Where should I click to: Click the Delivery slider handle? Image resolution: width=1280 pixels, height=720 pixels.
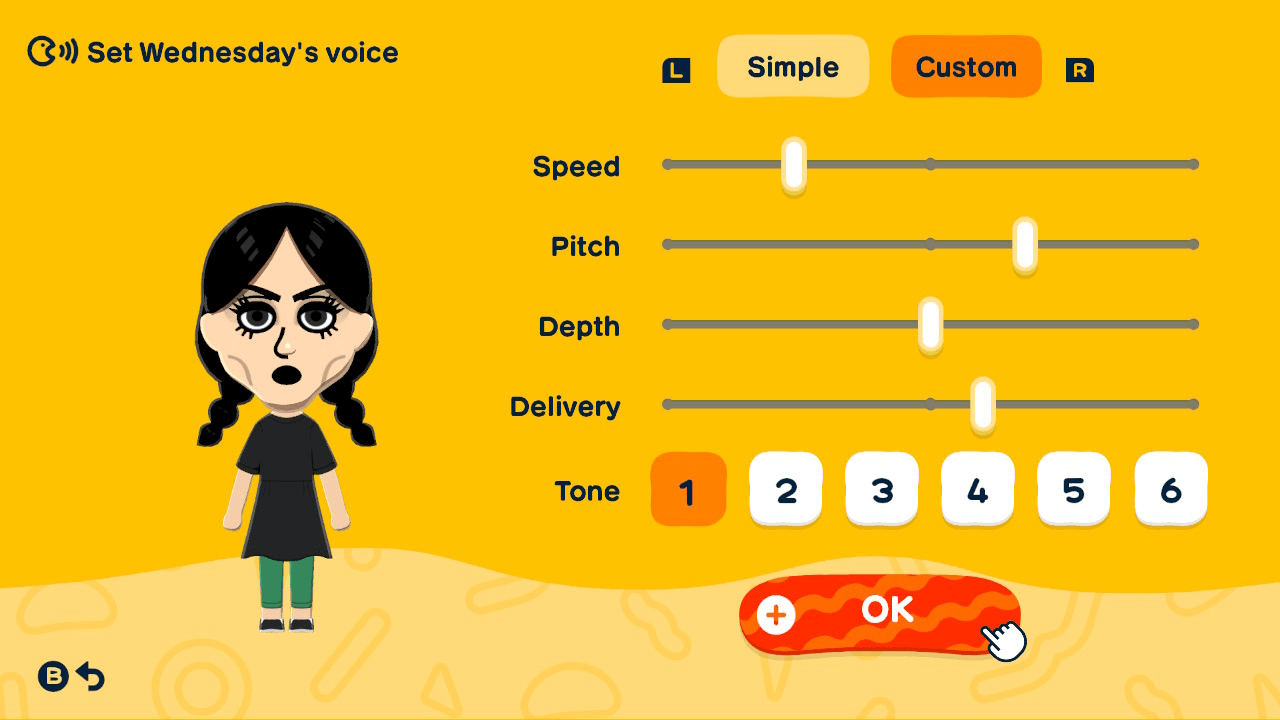983,404
